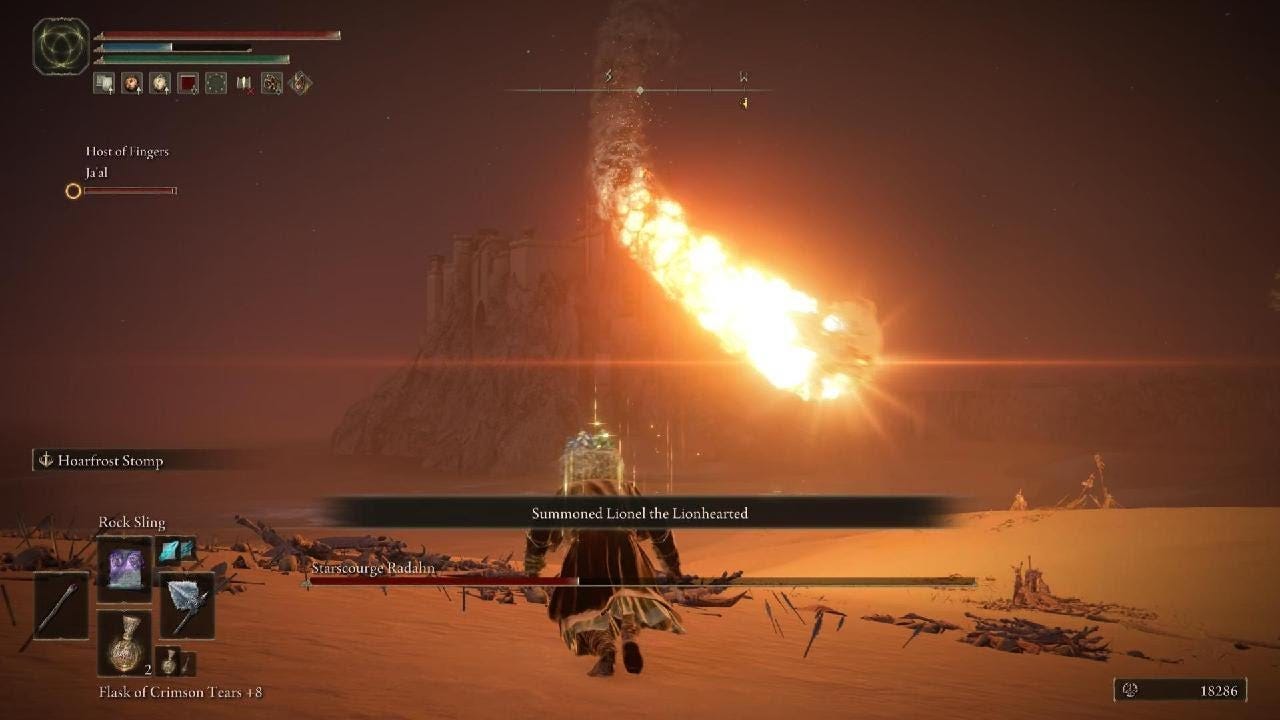Click the blue crystal next-spell icon
1280x720 pixels.
point(175,551)
